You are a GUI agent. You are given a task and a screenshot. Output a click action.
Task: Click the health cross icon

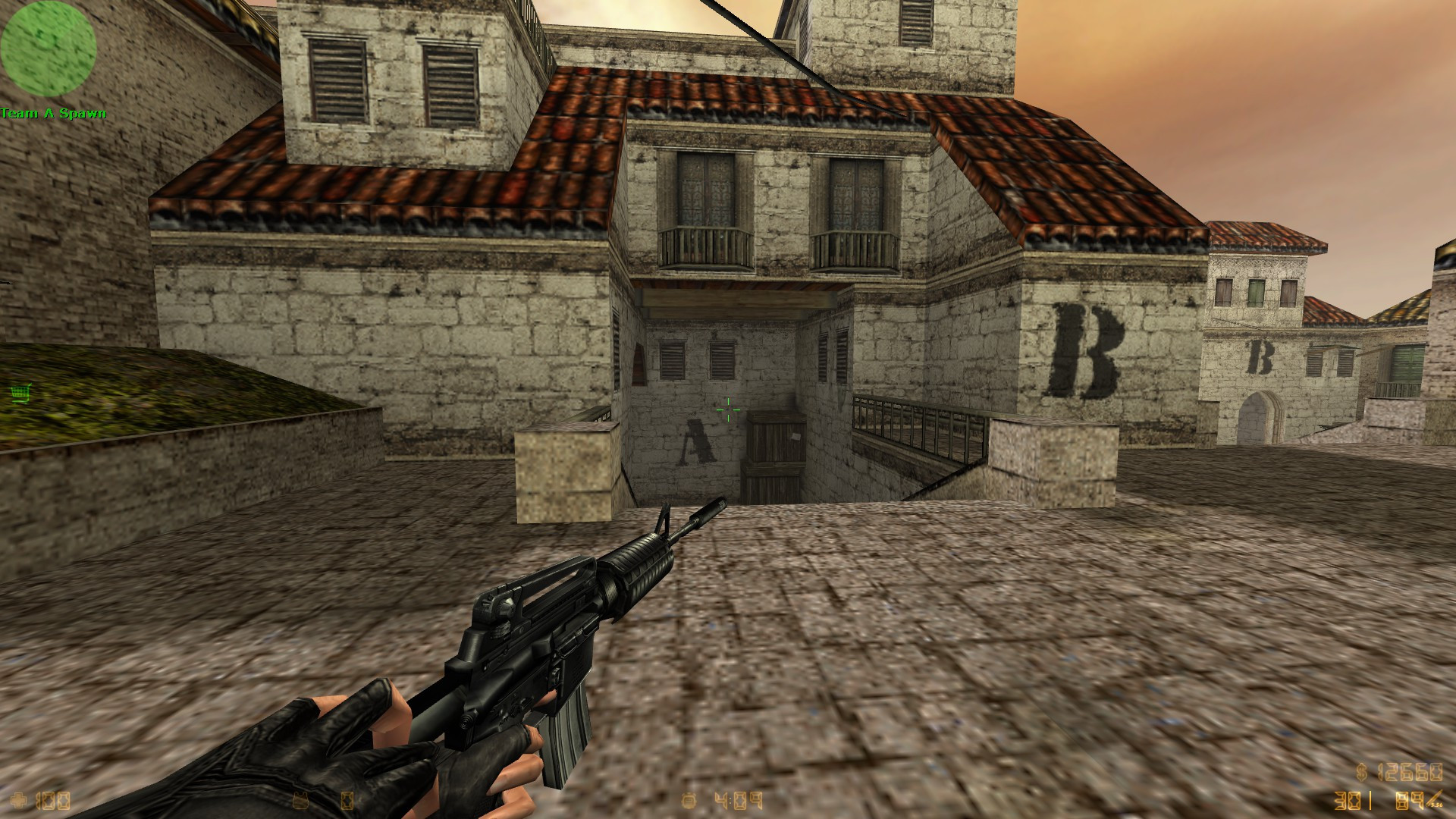click(17, 800)
